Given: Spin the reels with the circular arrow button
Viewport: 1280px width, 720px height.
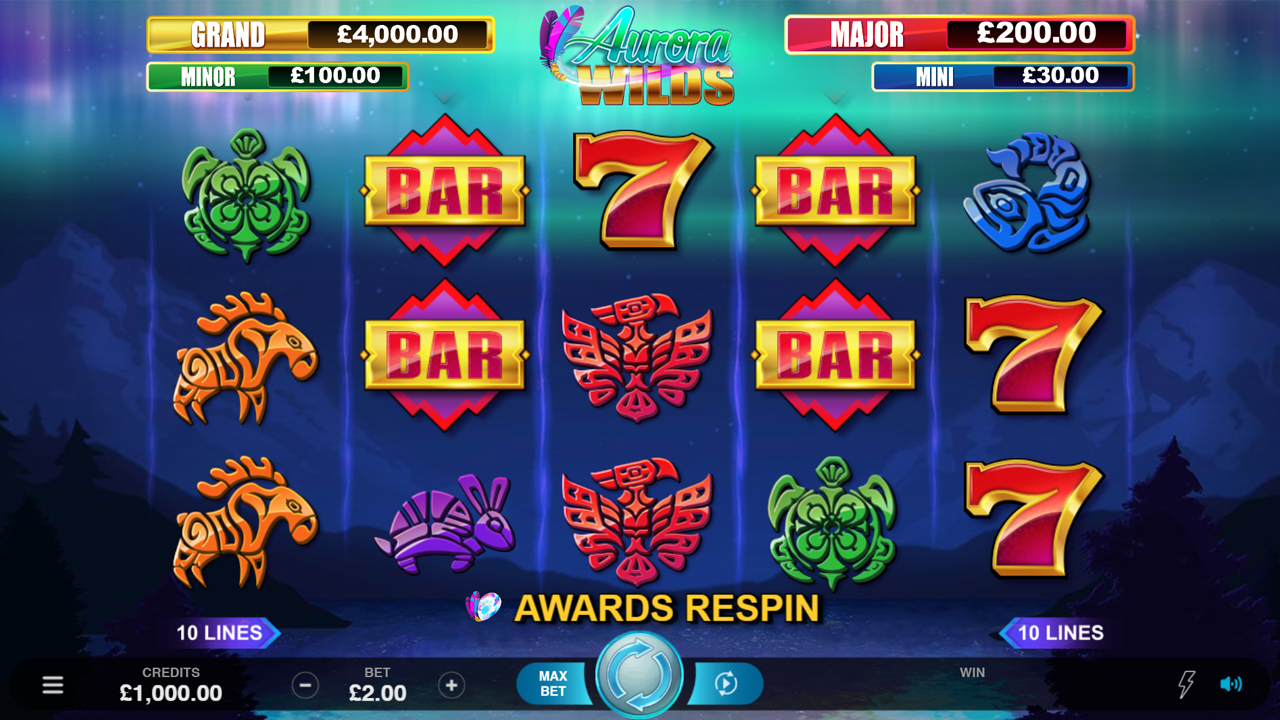Looking at the screenshot, I should point(639,676).
